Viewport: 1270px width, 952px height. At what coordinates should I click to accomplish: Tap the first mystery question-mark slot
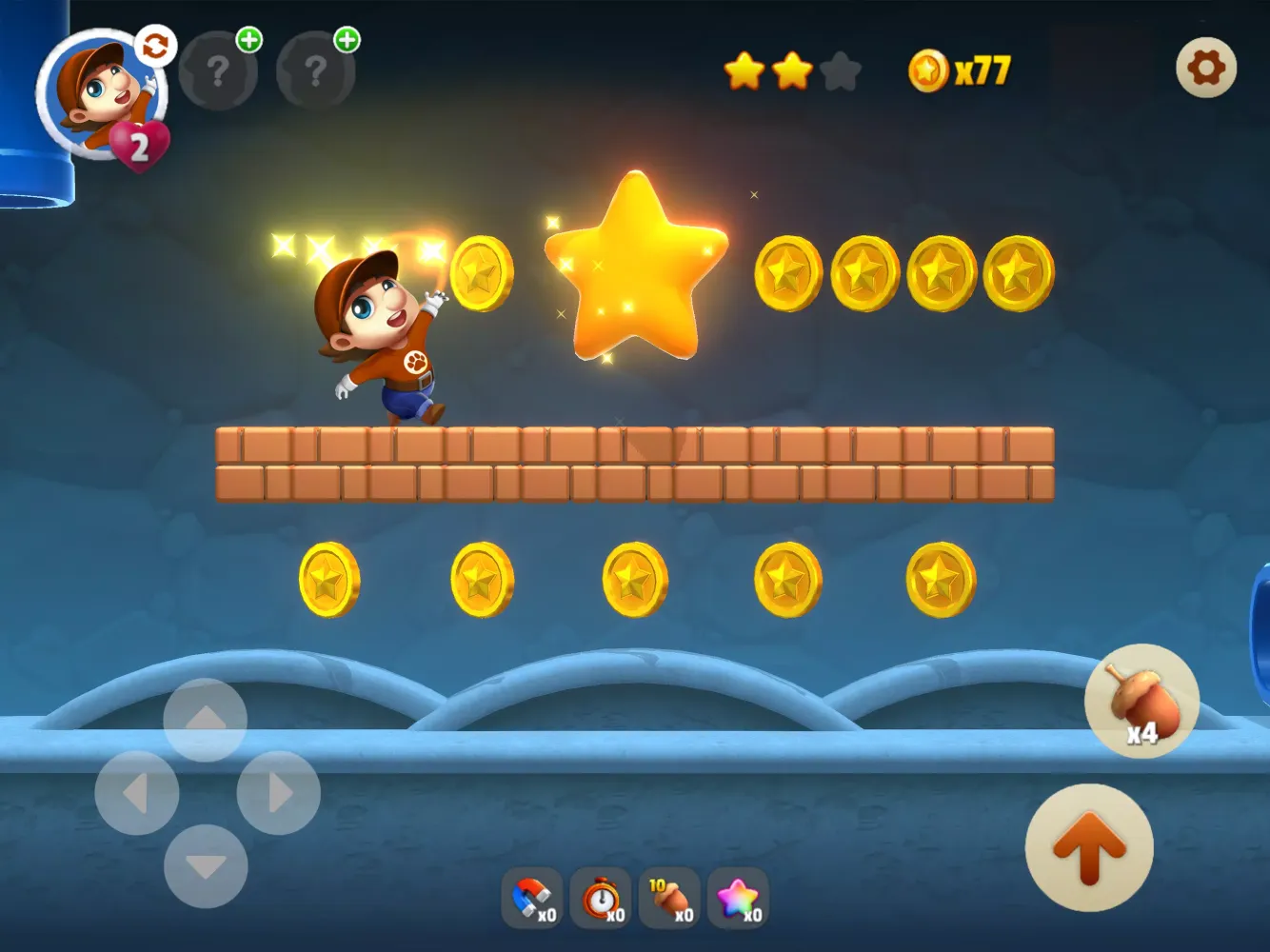(x=218, y=71)
